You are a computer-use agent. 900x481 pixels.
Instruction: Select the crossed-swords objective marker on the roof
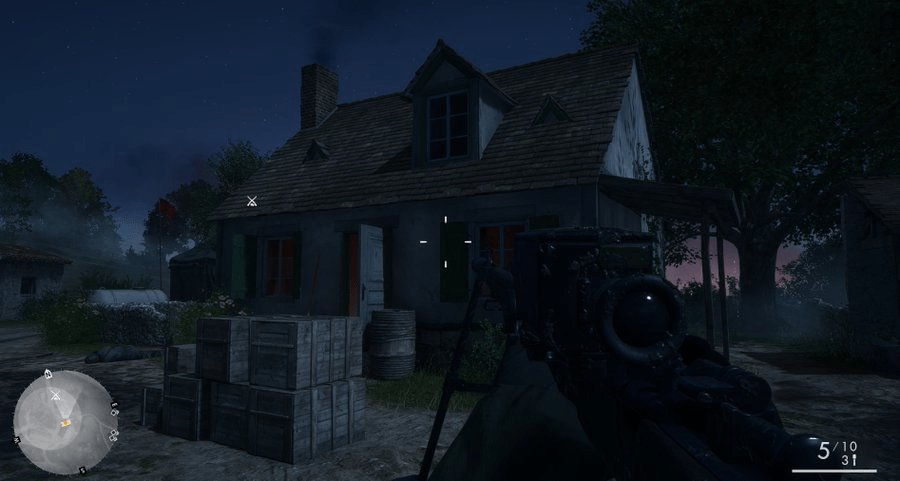tap(252, 201)
